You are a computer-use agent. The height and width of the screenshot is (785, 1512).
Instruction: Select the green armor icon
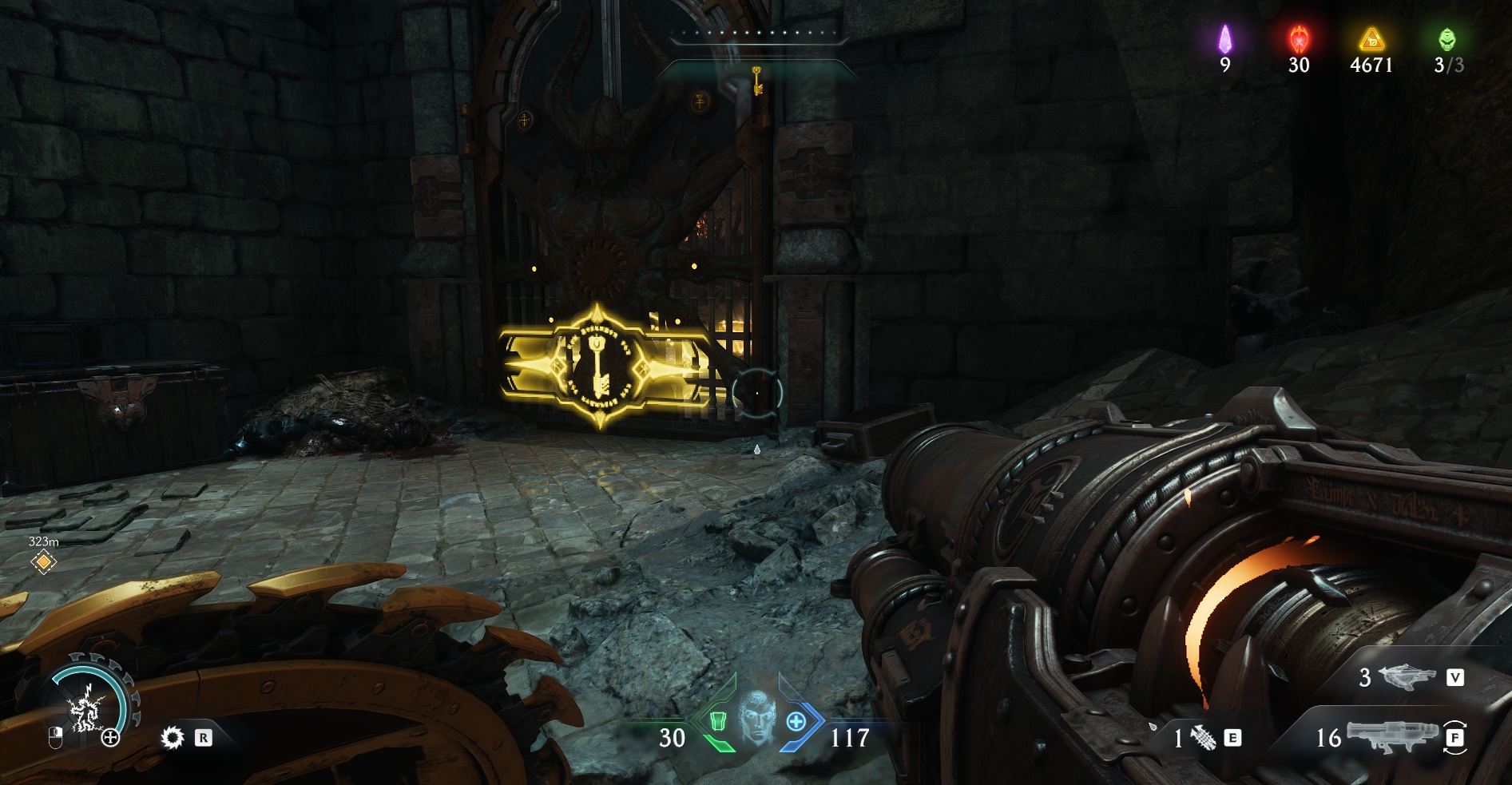click(718, 721)
